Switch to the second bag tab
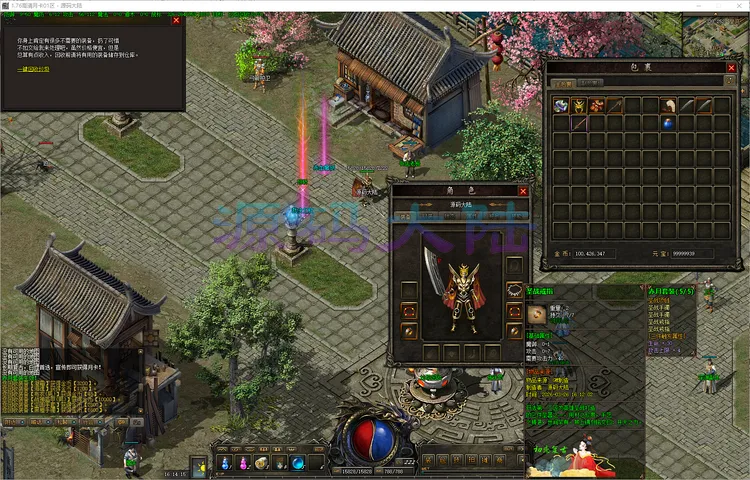Viewport: 750px width, 480px height. tap(591, 83)
